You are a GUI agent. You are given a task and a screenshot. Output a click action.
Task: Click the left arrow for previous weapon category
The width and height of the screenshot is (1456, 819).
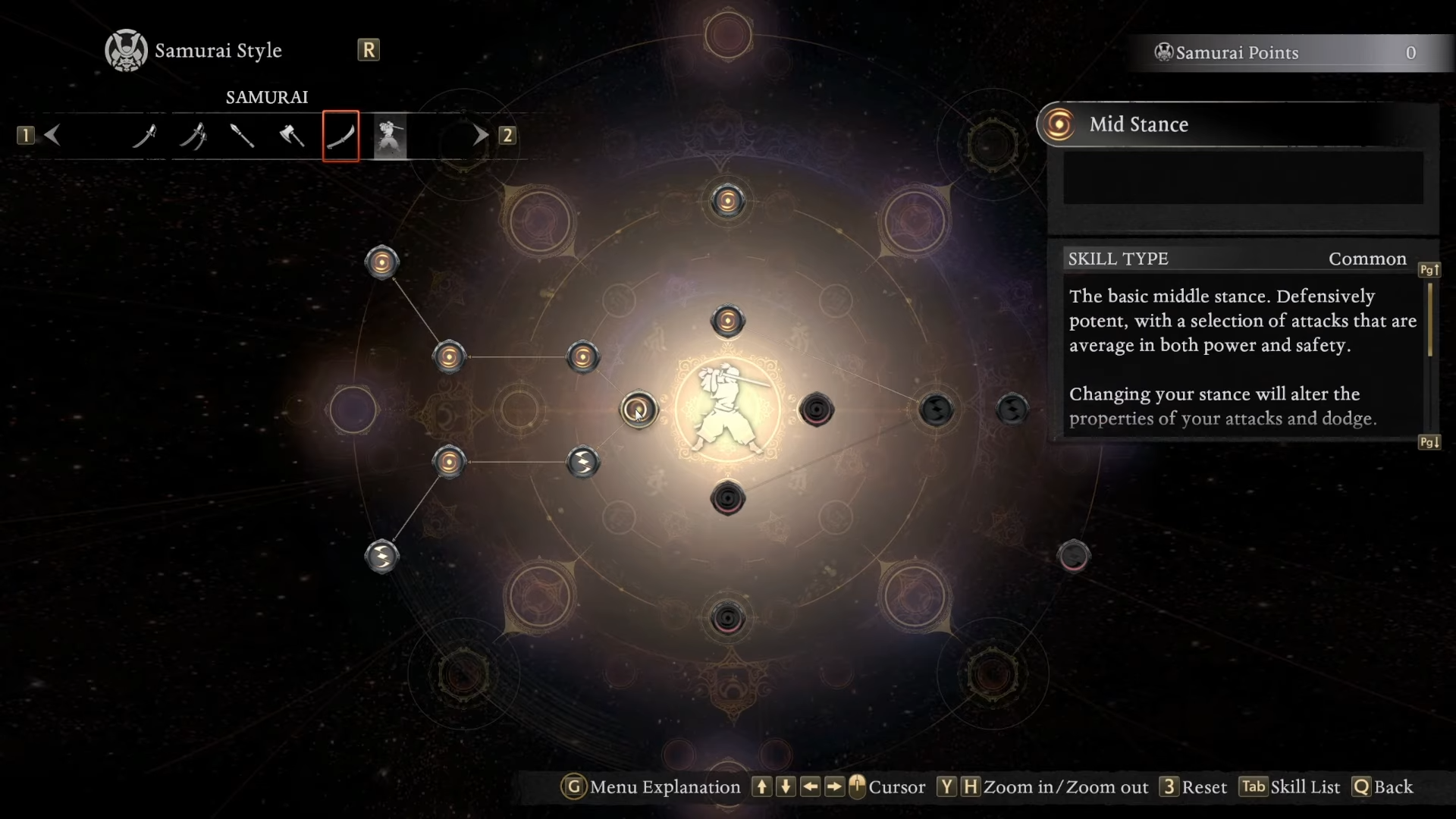click(x=52, y=135)
